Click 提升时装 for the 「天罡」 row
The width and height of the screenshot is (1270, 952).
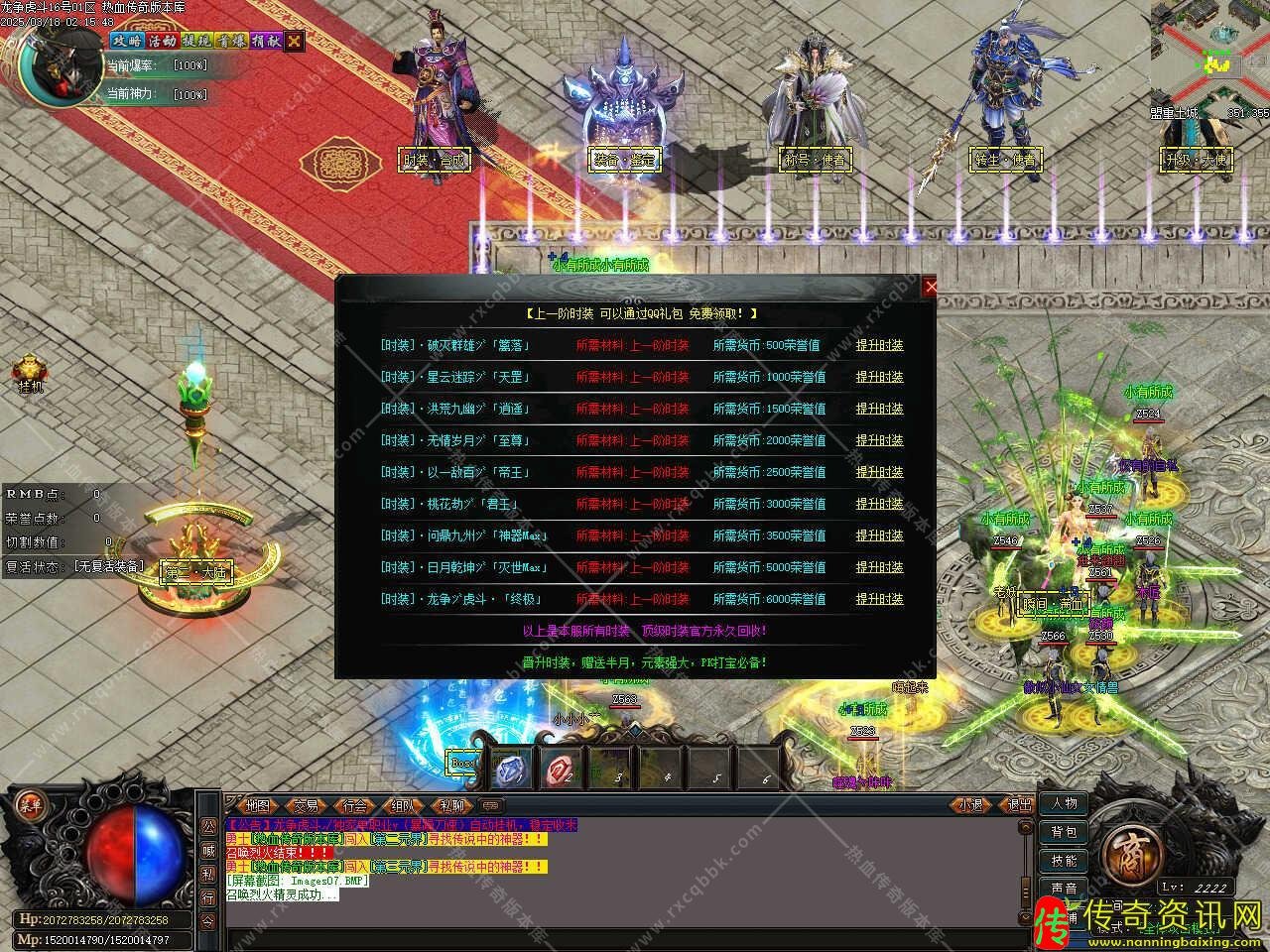coord(879,377)
